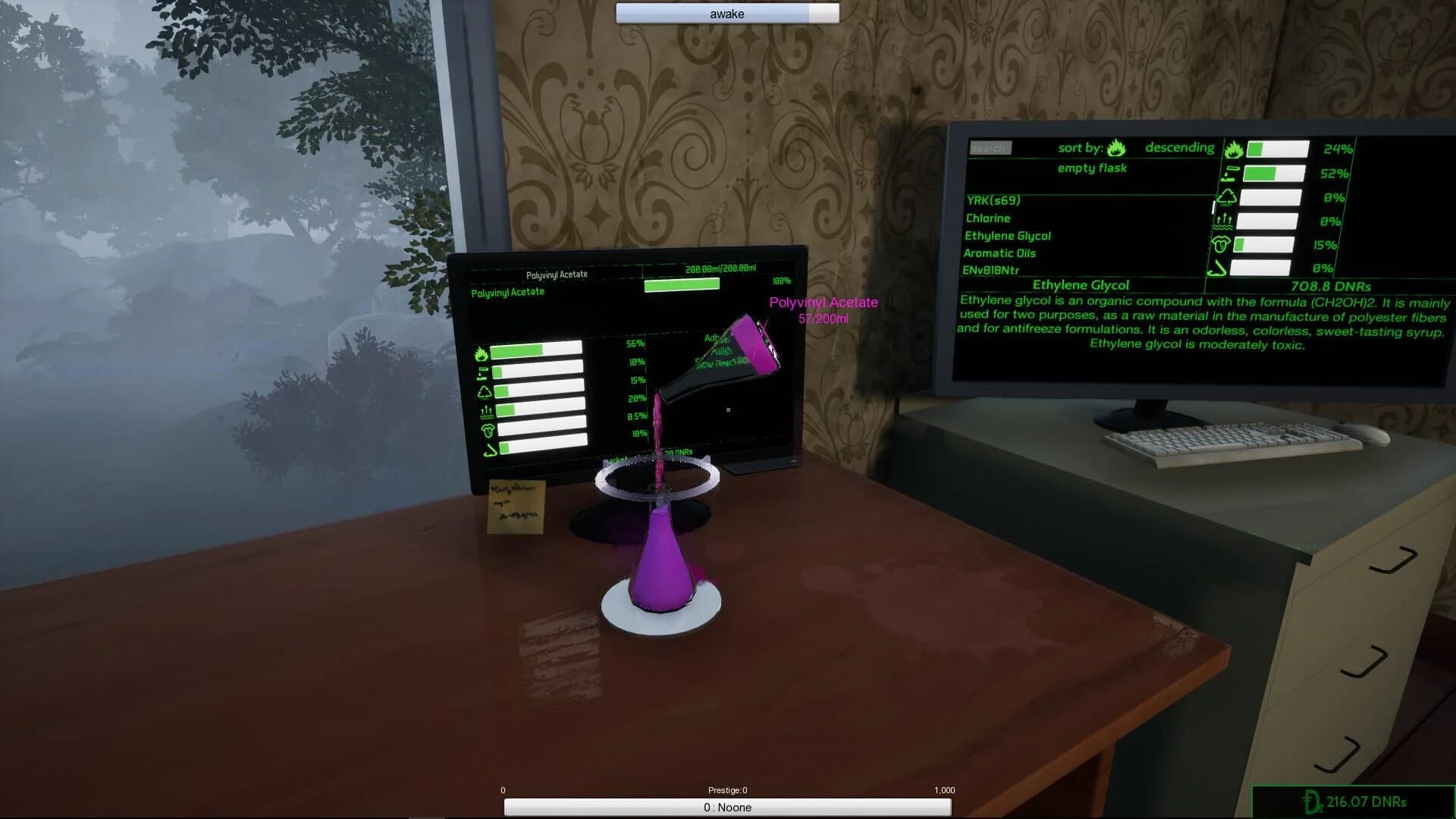The height and width of the screenshot is (819, 1456).
Task: Select the evaporation arrows icon above the waves
Action: (1222, 220)
